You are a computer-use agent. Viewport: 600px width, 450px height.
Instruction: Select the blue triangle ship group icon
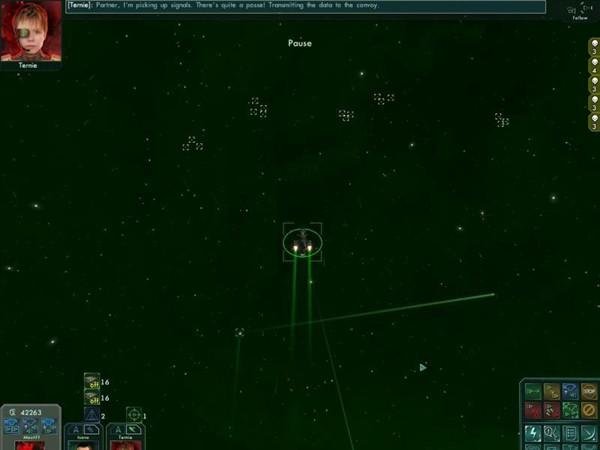(x=92, y=415)
